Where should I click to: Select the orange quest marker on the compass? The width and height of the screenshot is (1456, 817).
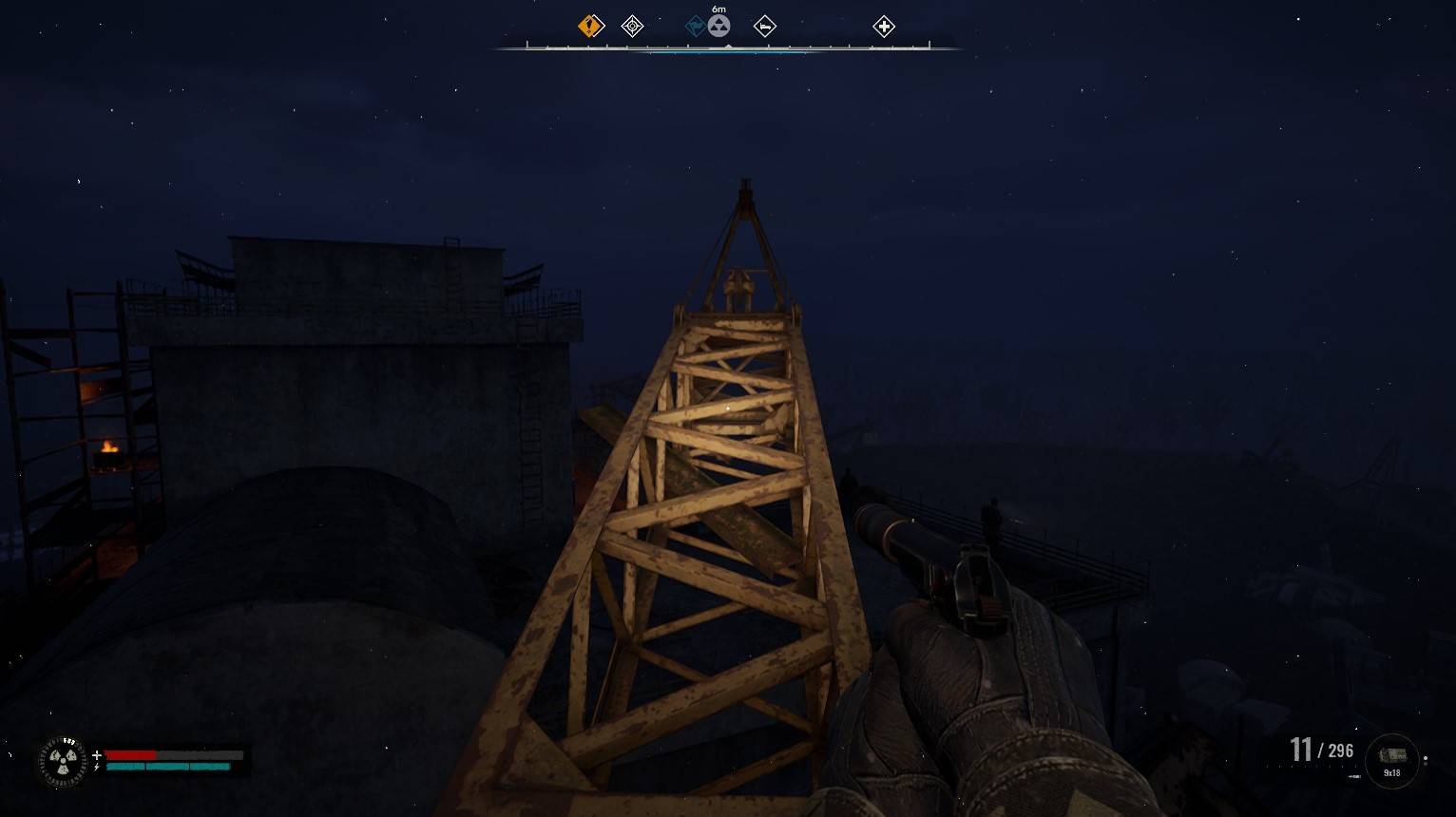click(590, 26)
